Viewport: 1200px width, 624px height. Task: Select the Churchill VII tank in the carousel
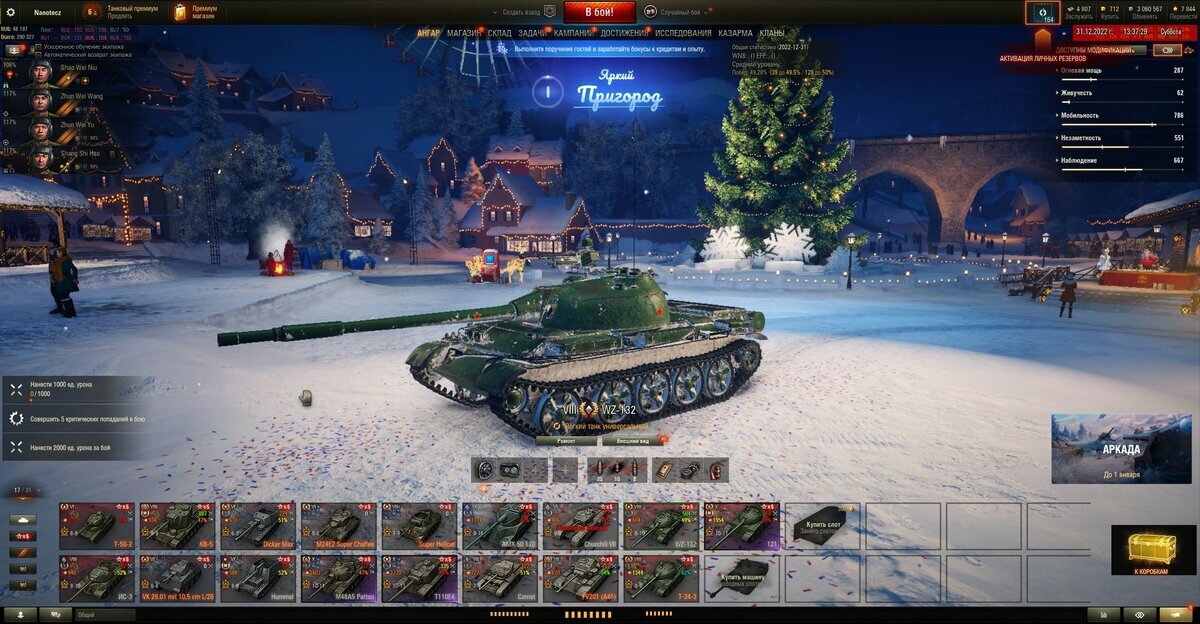tap(581, 525)
